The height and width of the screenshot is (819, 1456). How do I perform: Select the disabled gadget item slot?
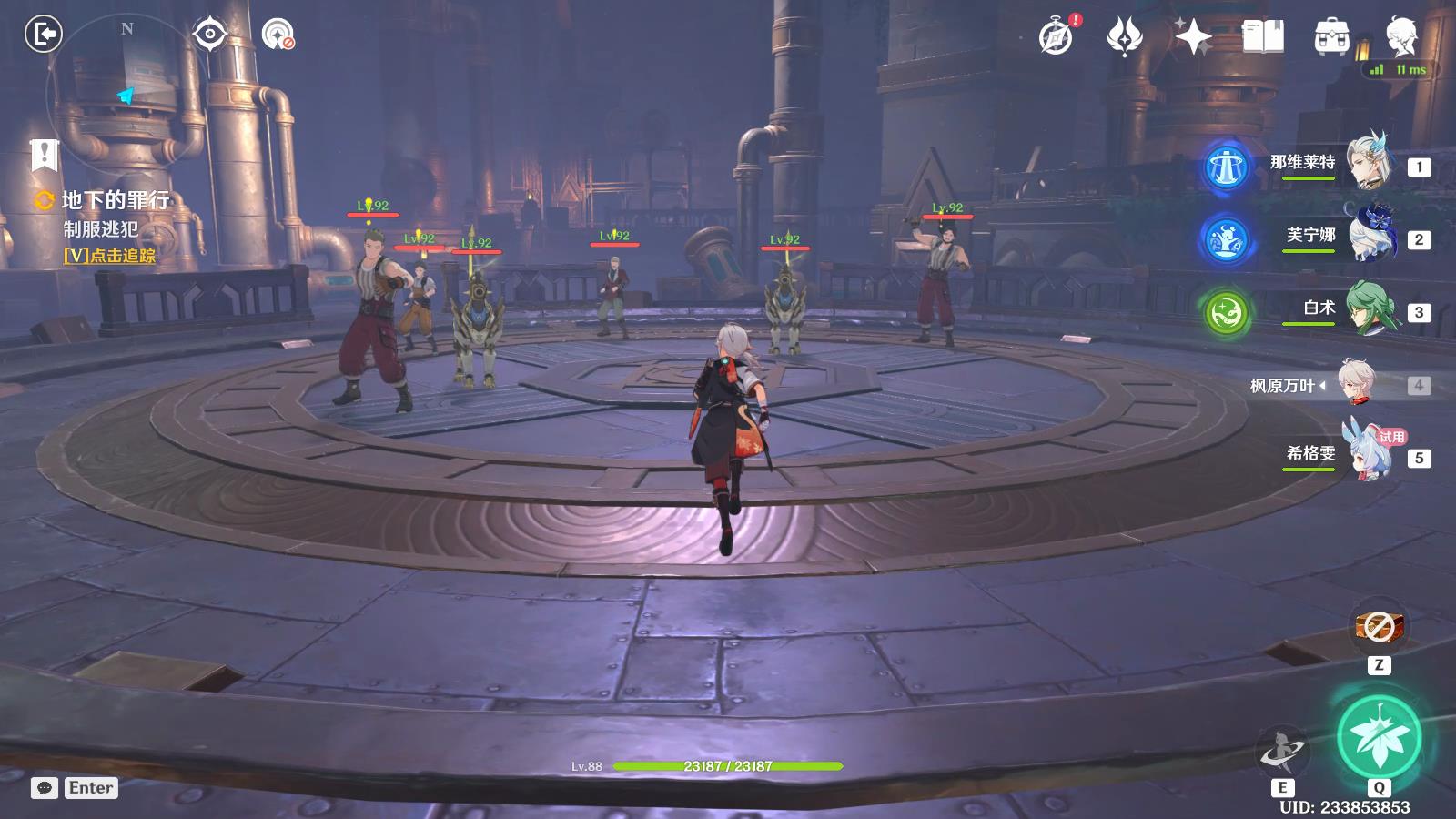point(1379,626)
